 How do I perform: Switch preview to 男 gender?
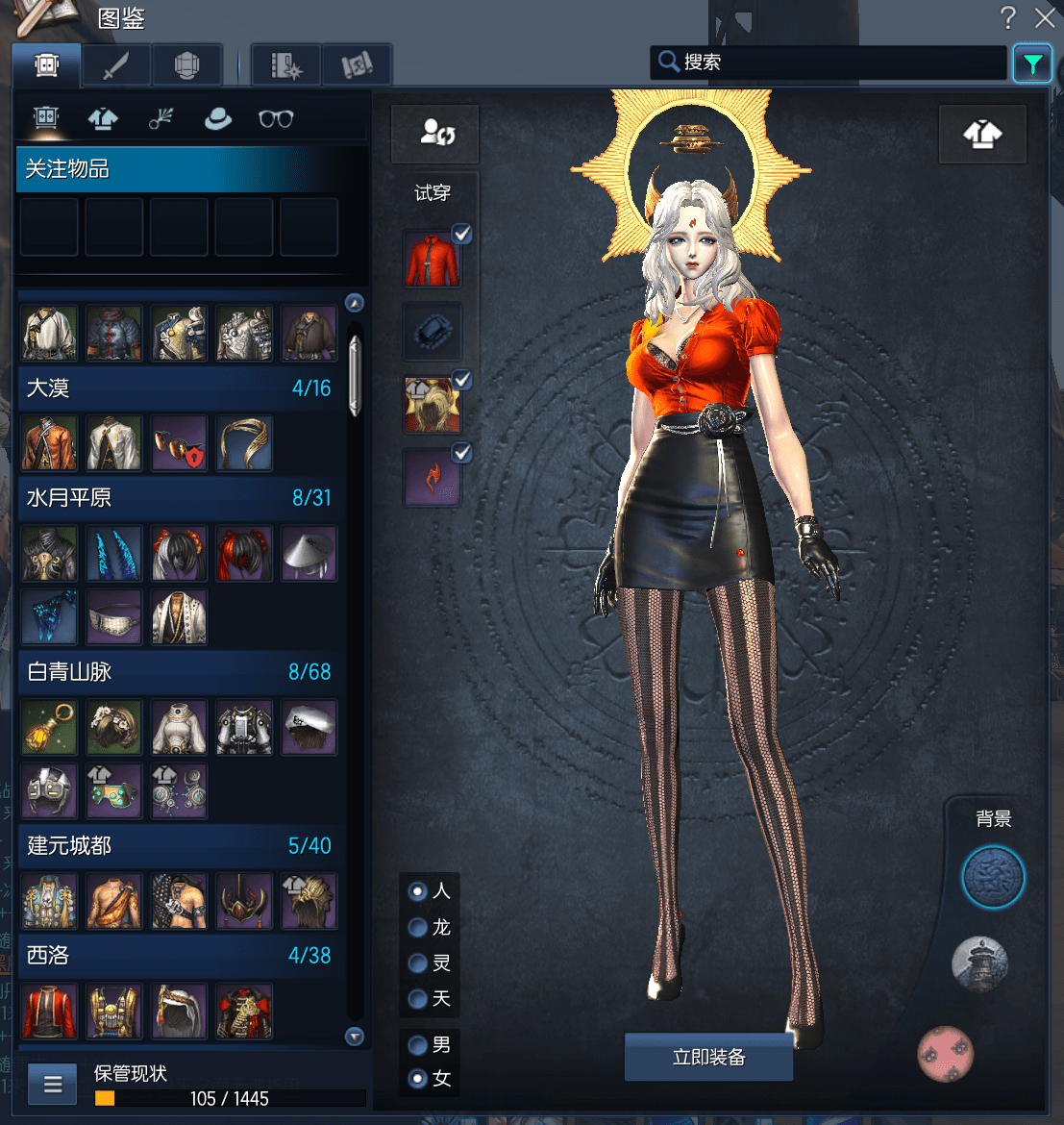(418, 1044)
